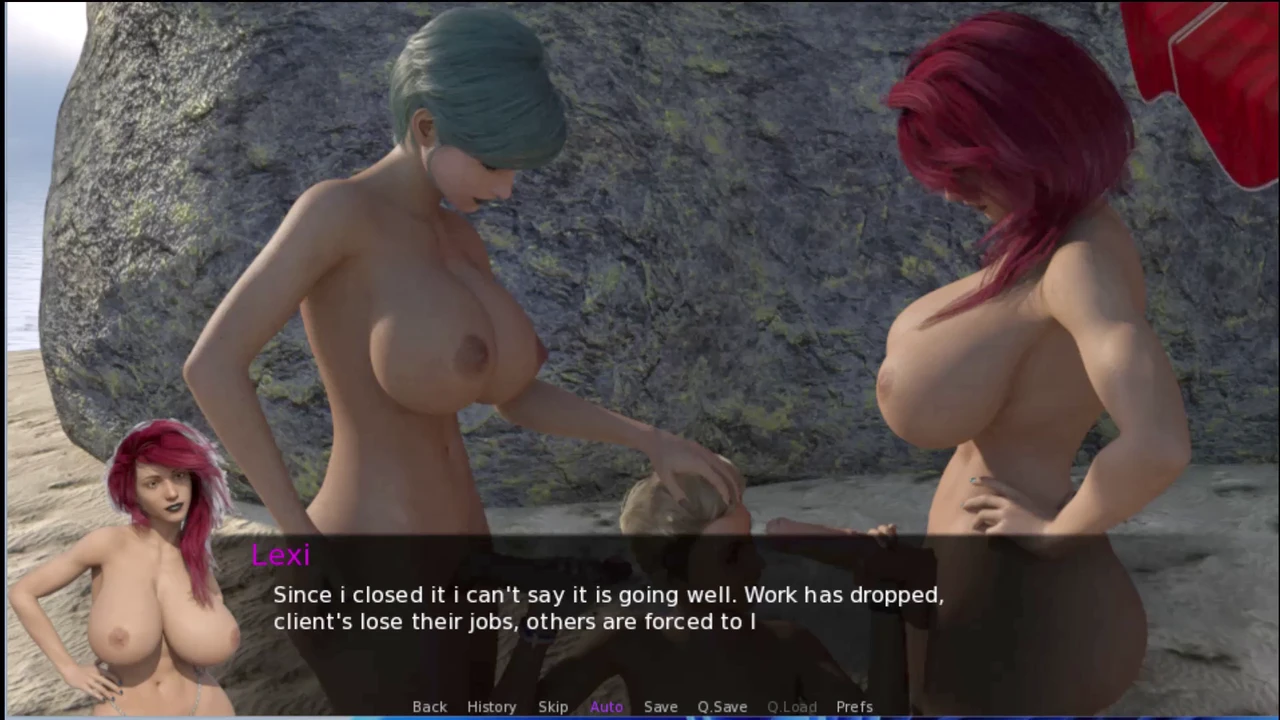Open the dialogue History log
The width and height of the screenshot is (1280, 720).
[491, 706]
